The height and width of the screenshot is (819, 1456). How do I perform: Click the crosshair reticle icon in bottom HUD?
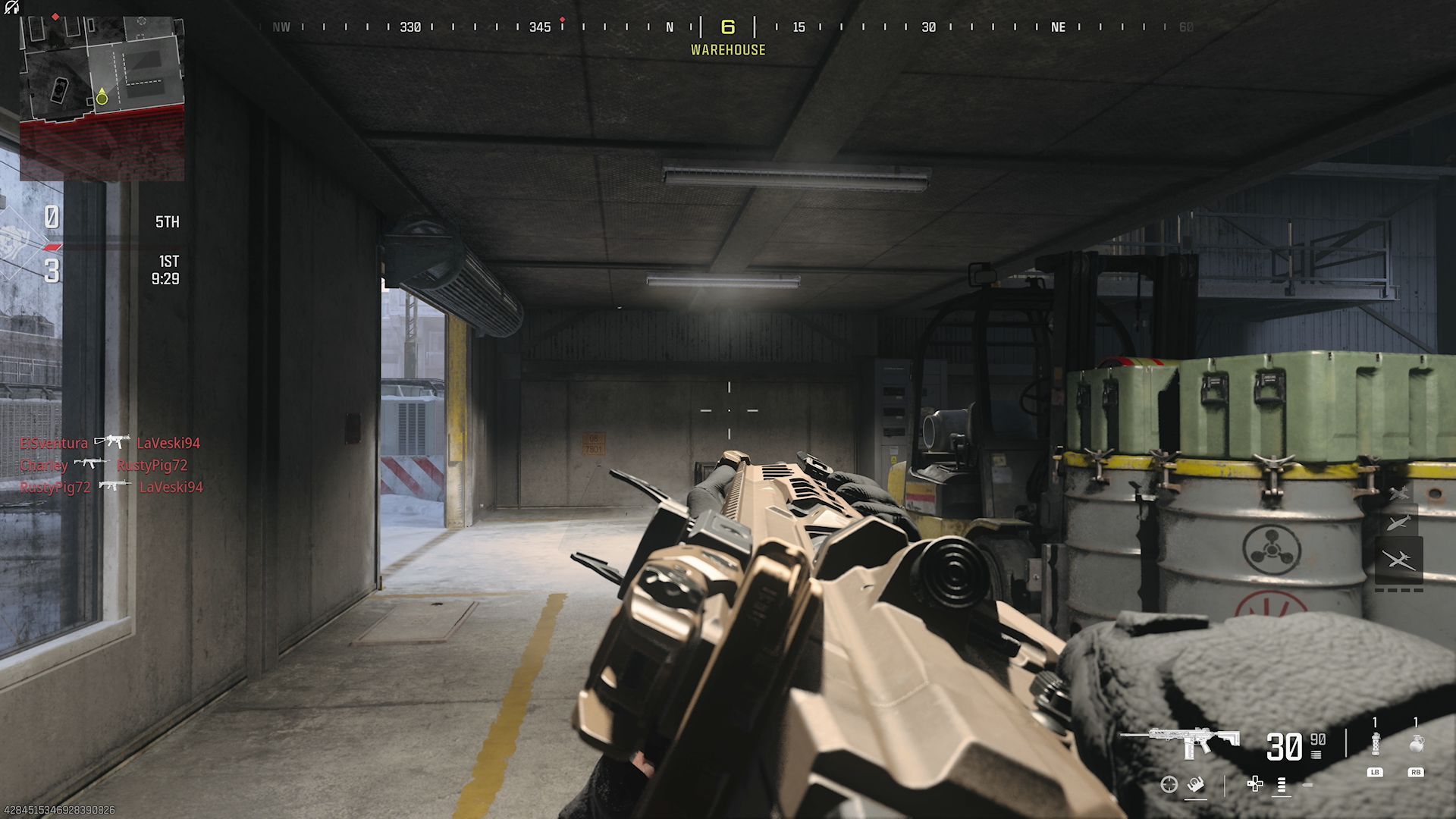pyautogui.click(x=1169, y=785)
